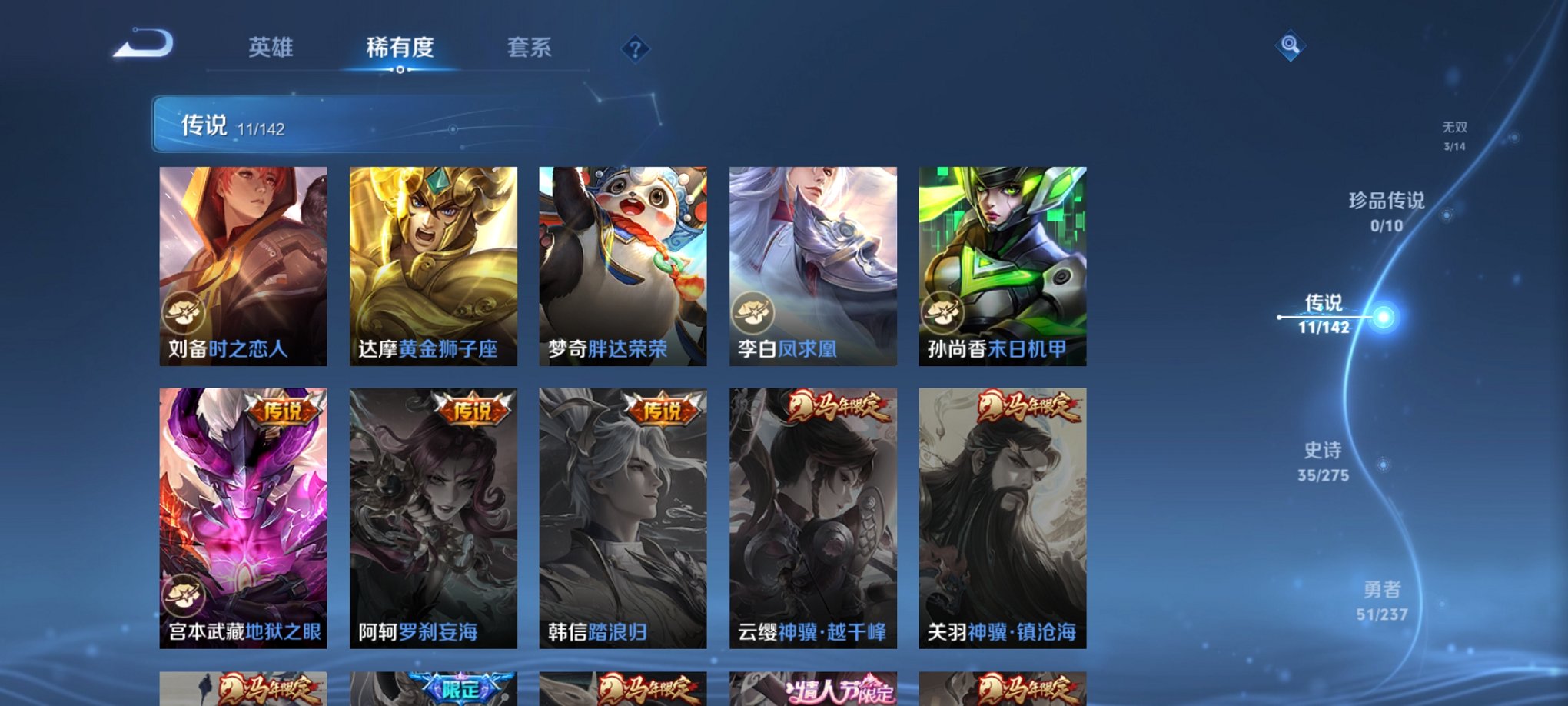Select the 稀有度 tab

[x=399, y=48]
